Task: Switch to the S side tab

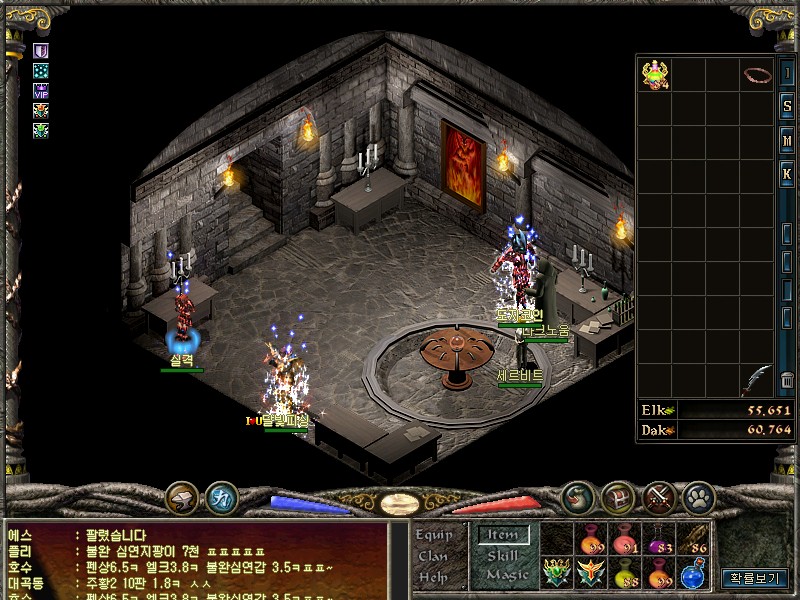Action: tap(788, 106)
